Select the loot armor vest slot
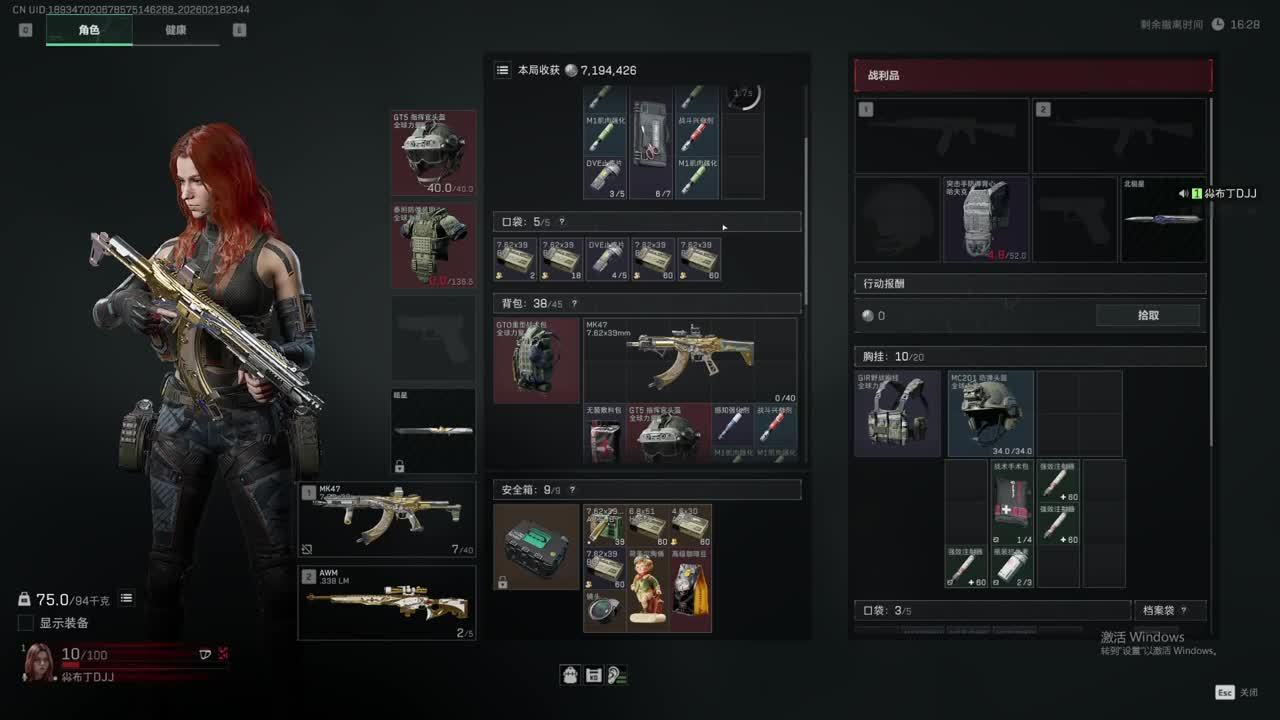Viewport: 1280px width, 720px height. coord(986,220)
